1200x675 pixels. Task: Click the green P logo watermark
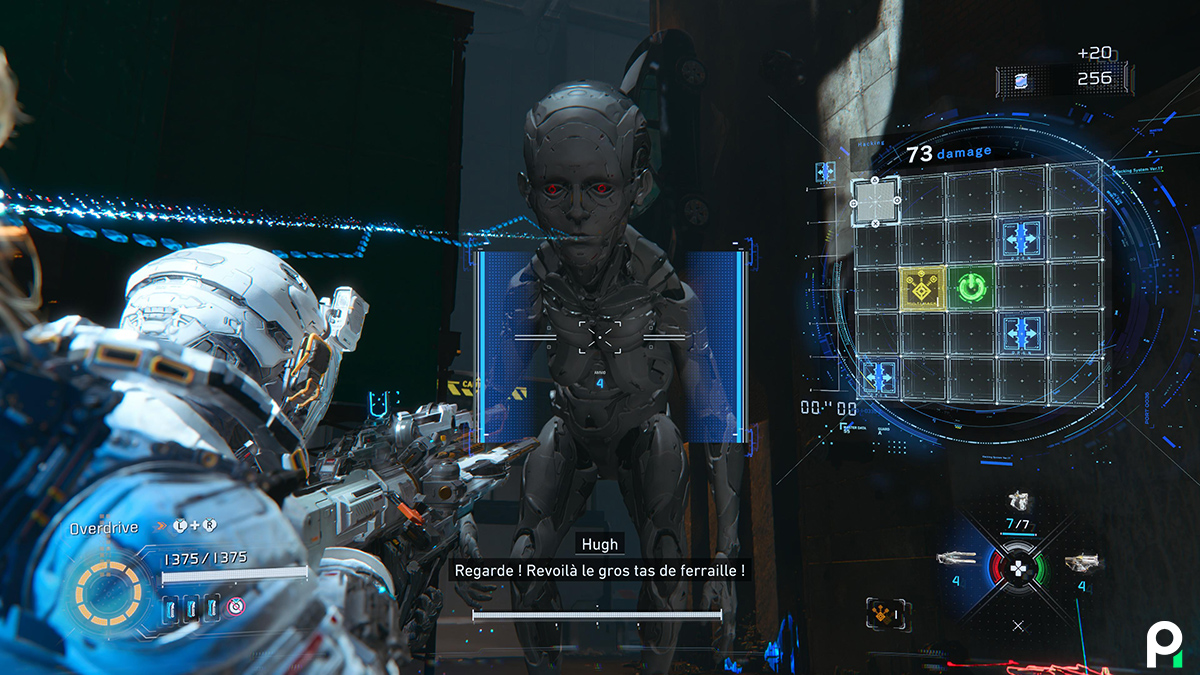pyautogui.click(x=1163, y=642)
